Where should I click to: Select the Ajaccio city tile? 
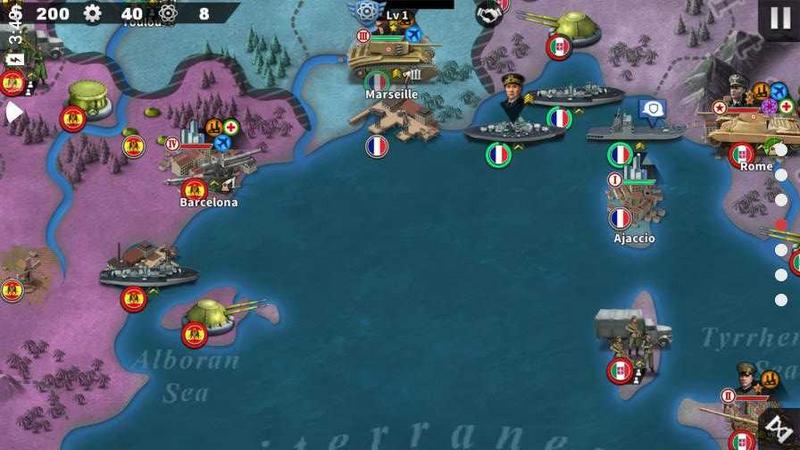pyautogui.click(x=630, y=203)
